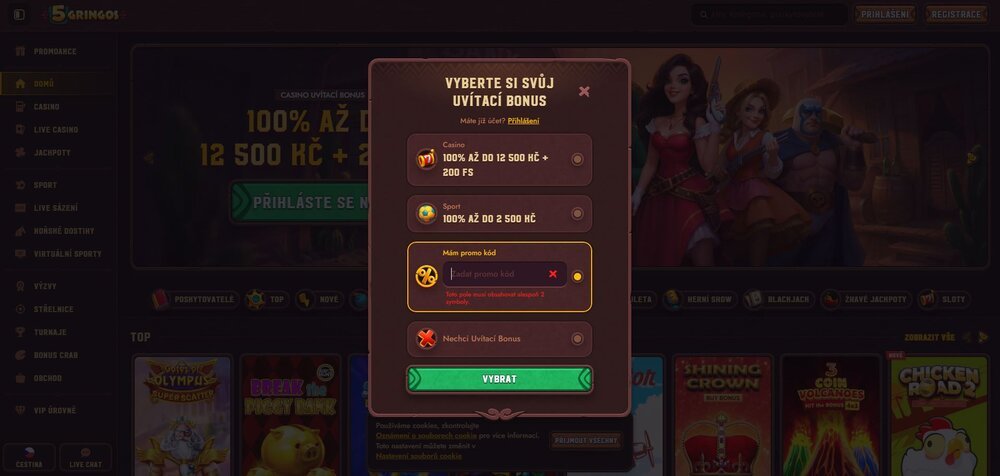Open the VIP Úrovně sidebar entry
This screenshot has width=1000, height=476.
coord(55,411)
